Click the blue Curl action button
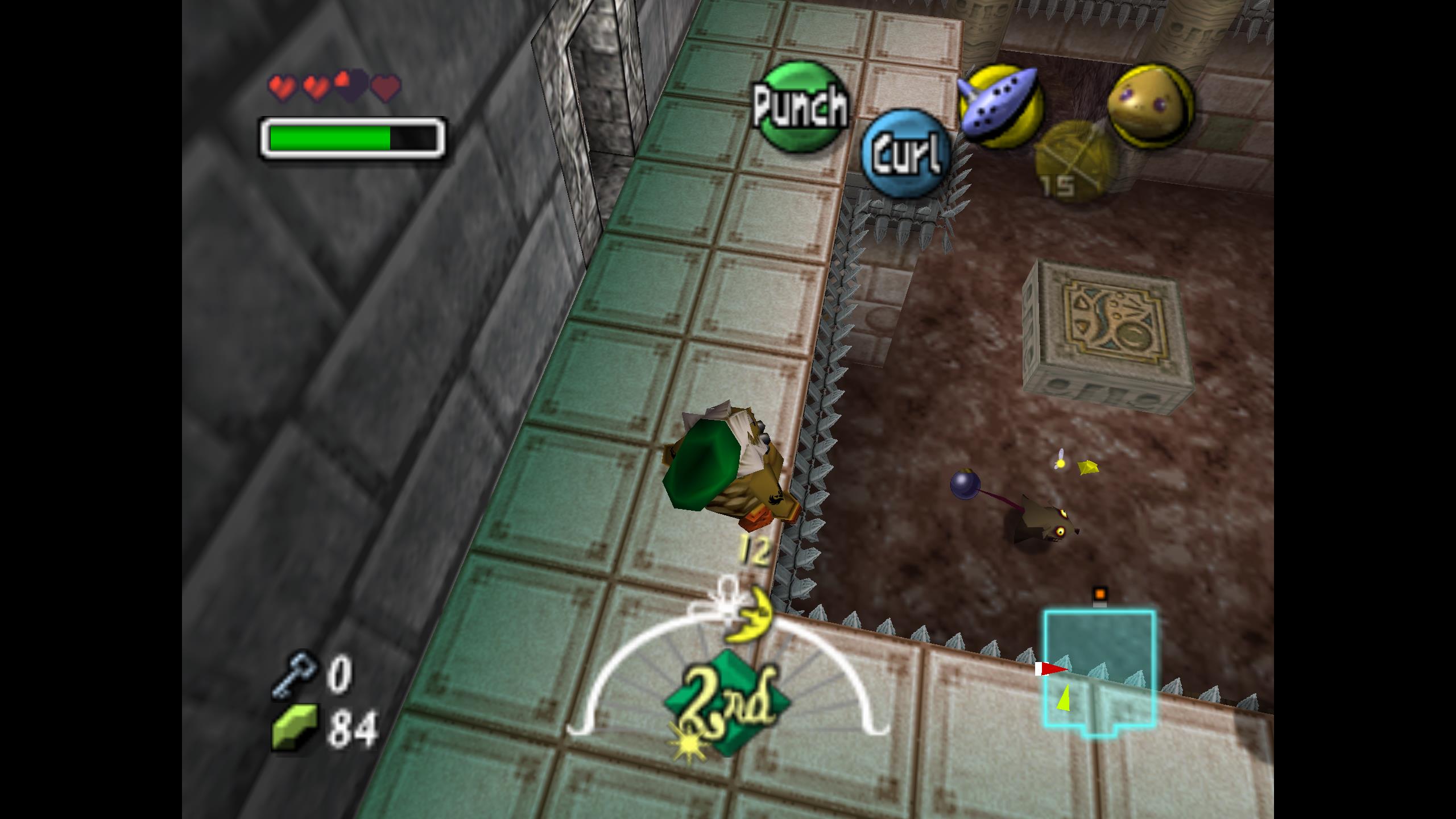The height and width of the screenshot is (819, 1456). click(x=905, y=154)
